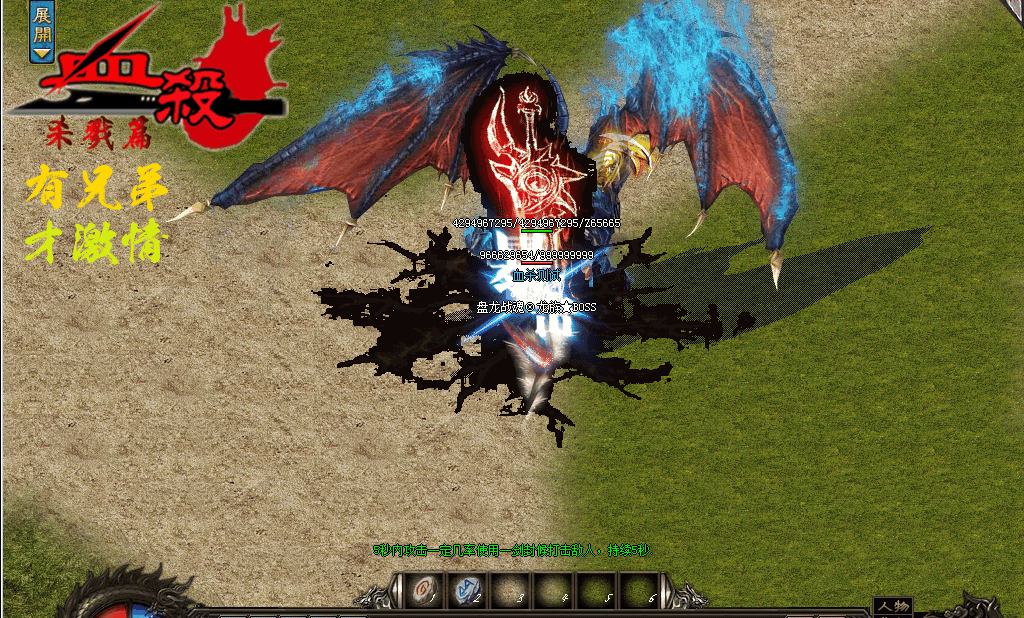Use the blue rune item in slot 2
The height and width of the screenshot is (618, 1024).
point(465,590)
